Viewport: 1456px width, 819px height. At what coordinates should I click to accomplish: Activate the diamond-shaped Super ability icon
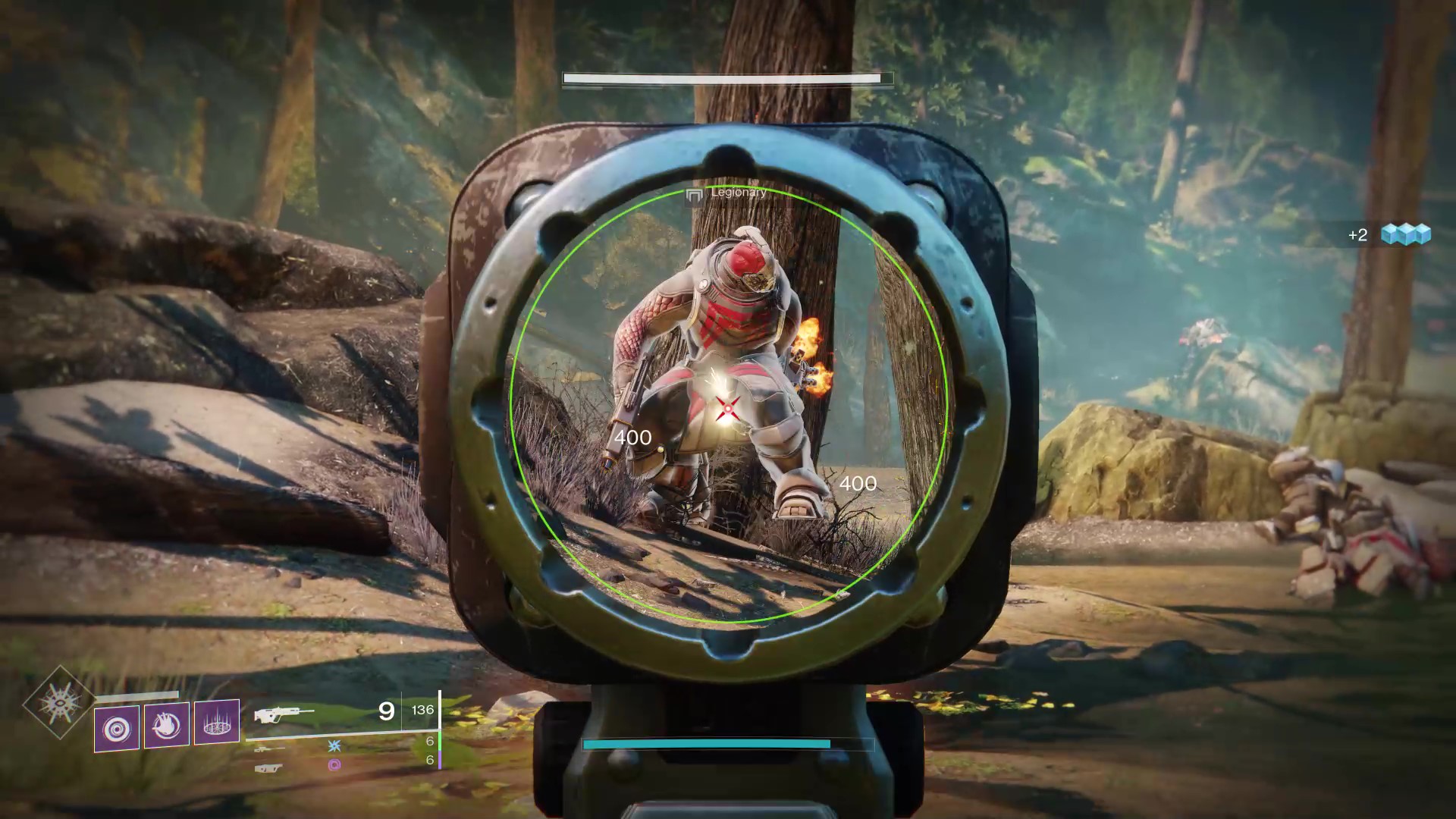point(59,702)
